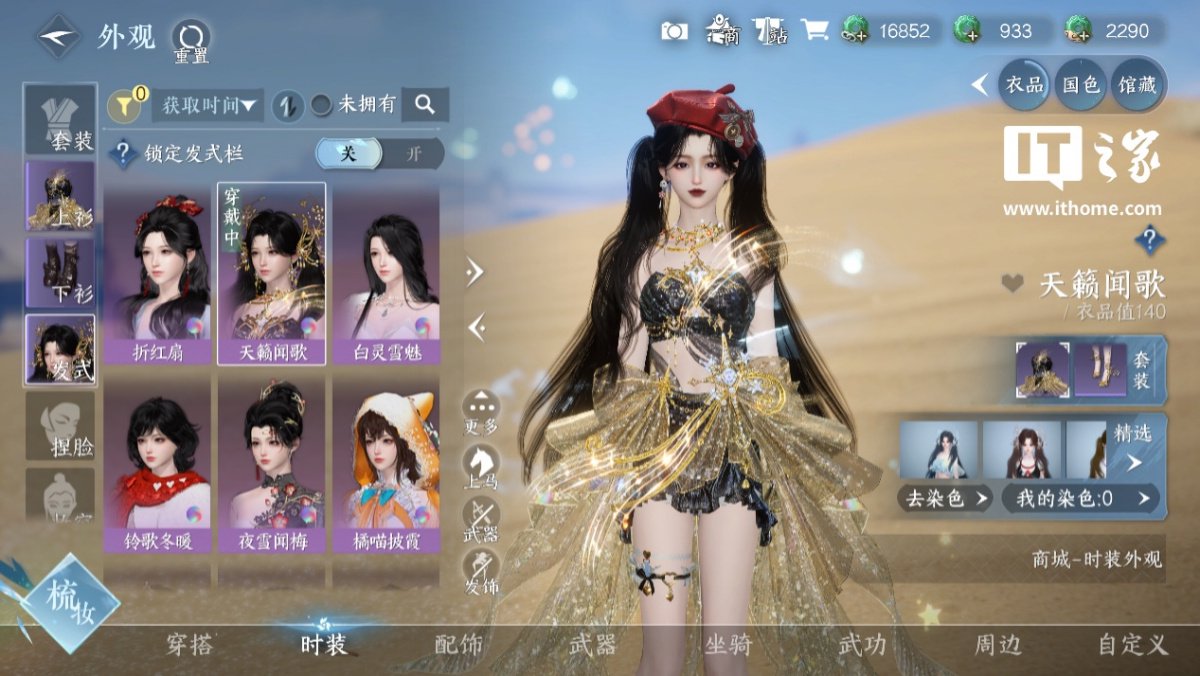Open the magnifier search button

tap(425, 104)
